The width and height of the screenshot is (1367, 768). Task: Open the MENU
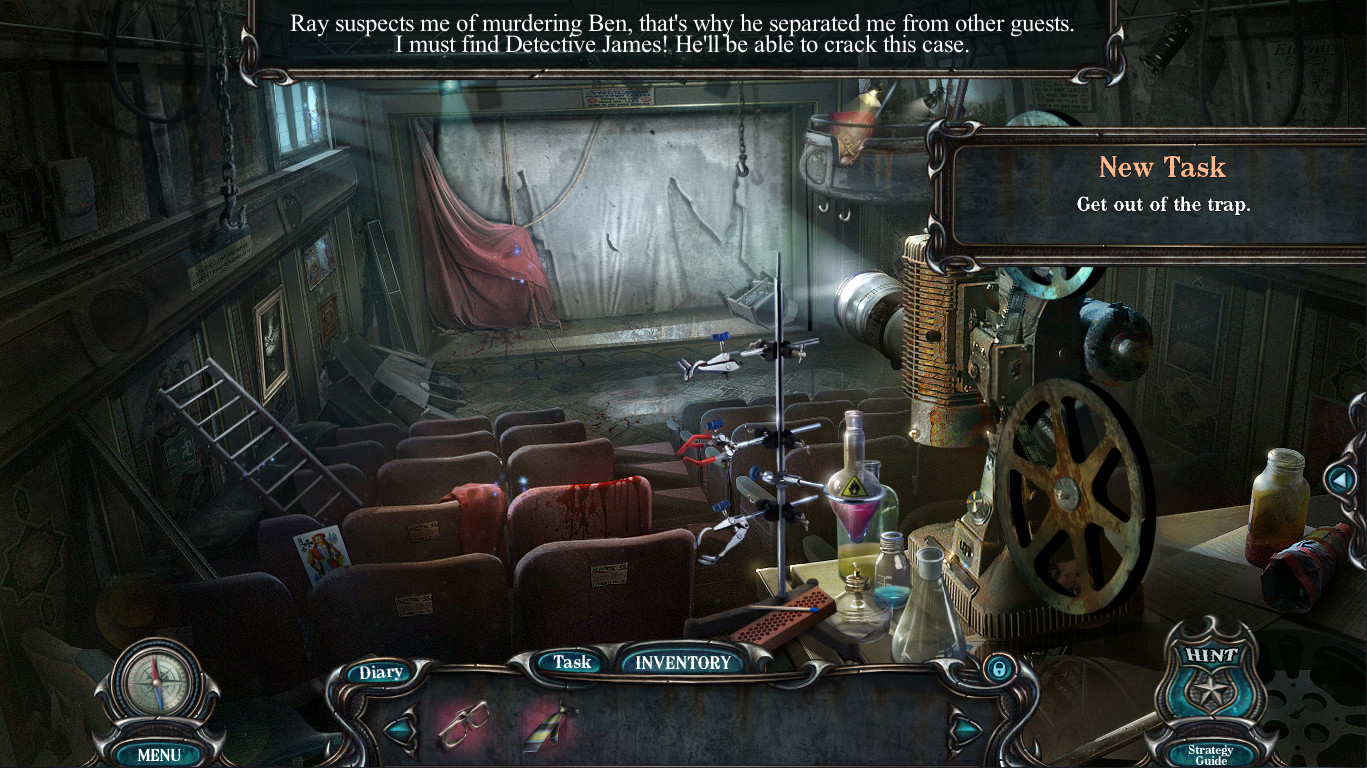159,755
